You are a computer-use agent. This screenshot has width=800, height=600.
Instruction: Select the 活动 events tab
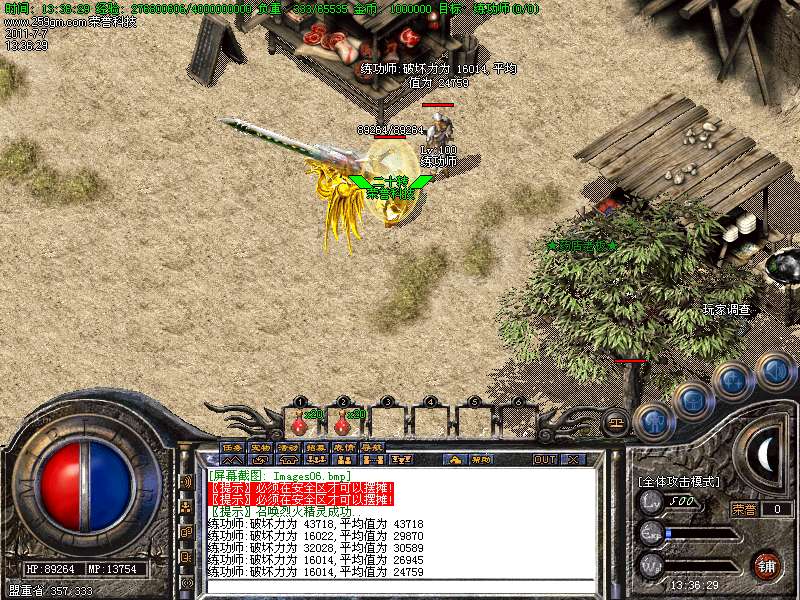(289, 447)
